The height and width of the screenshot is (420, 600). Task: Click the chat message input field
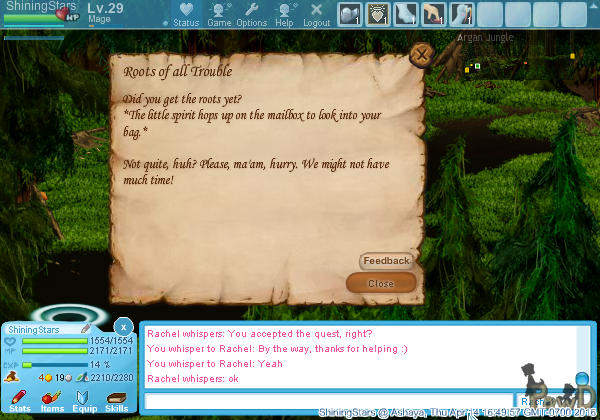point(330,401)
